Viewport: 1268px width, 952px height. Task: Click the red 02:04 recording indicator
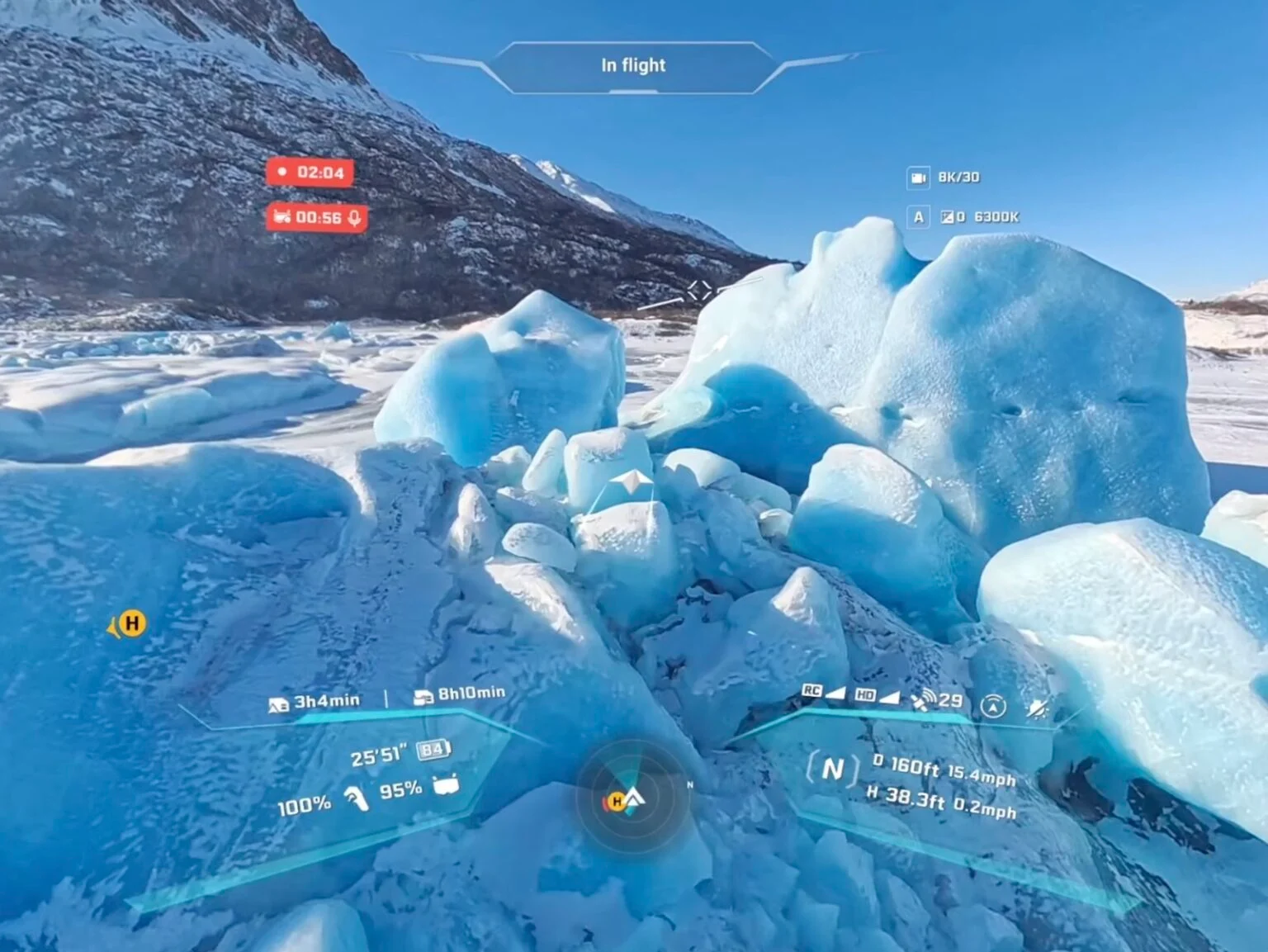(x=310, y=173)
